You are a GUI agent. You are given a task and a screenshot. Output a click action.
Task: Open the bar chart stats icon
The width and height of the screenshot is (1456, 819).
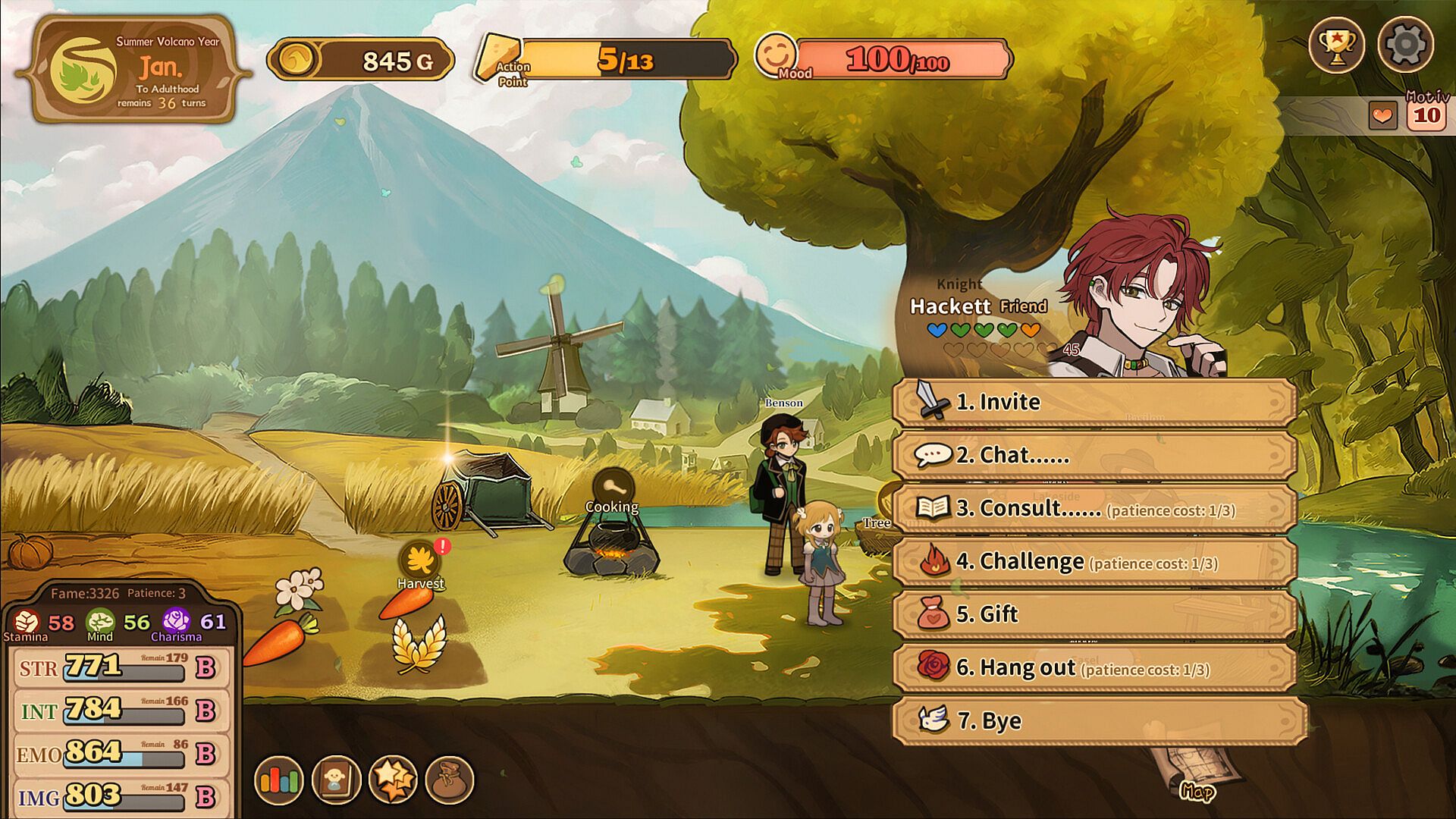pyautogui.click(x=279, y=780)
